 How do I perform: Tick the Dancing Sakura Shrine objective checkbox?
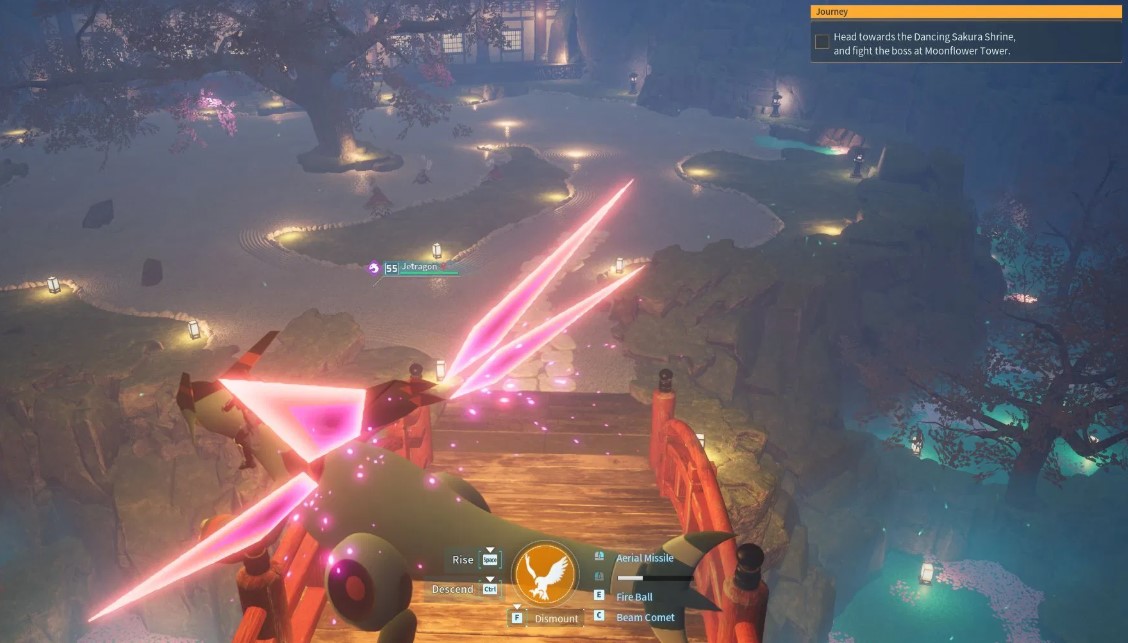pos(821,42)
